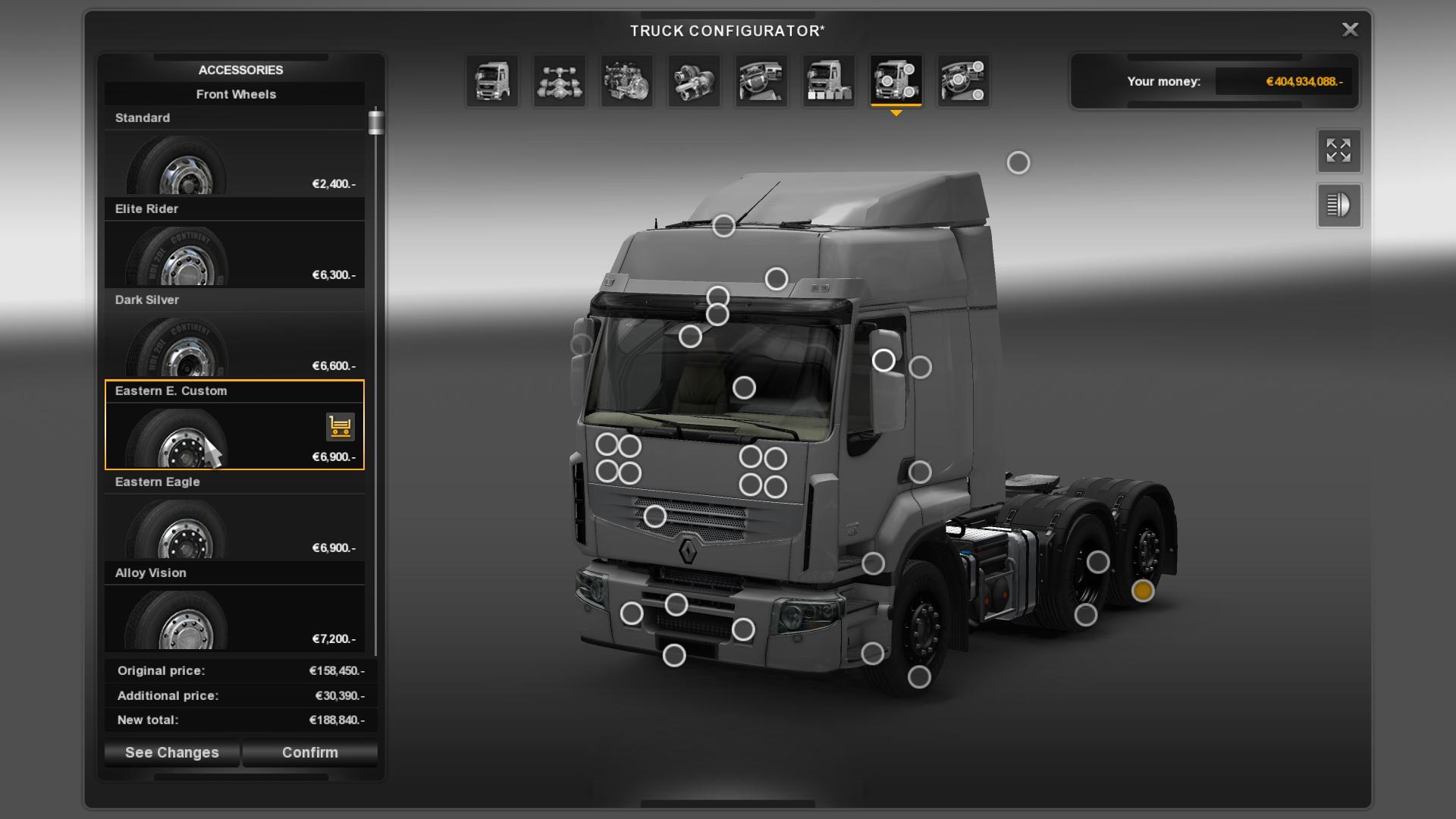The height and width of the screenshot is (819, 1456).
Task: Open the chassis axle configuration tab
Action: click(560, 80)
